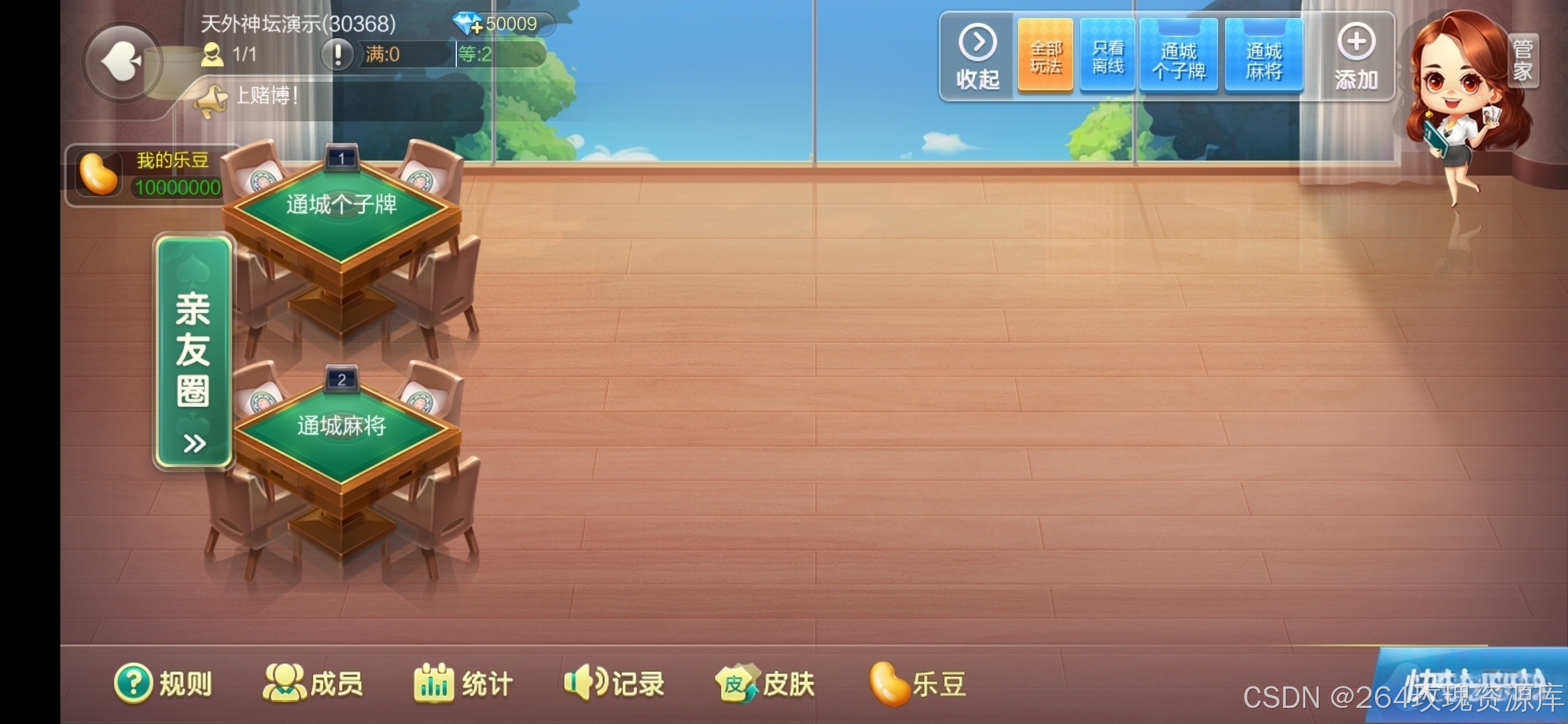This screenshot has width=1568, height=724.
Task: Toggle the 通城个子牌 game filter
Action: [x=1179, y=56]
